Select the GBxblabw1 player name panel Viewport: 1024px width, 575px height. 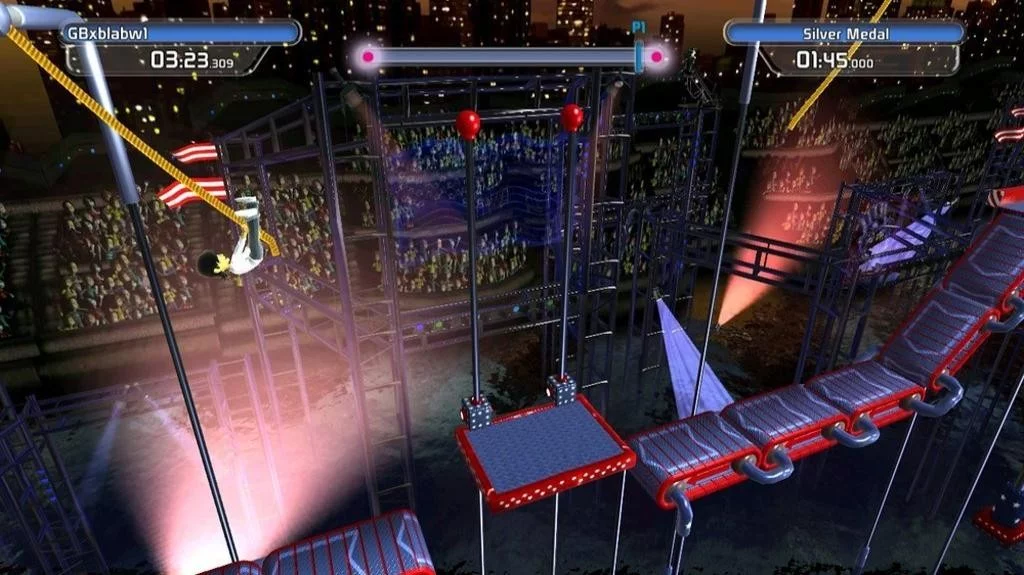tap(180, 33)
